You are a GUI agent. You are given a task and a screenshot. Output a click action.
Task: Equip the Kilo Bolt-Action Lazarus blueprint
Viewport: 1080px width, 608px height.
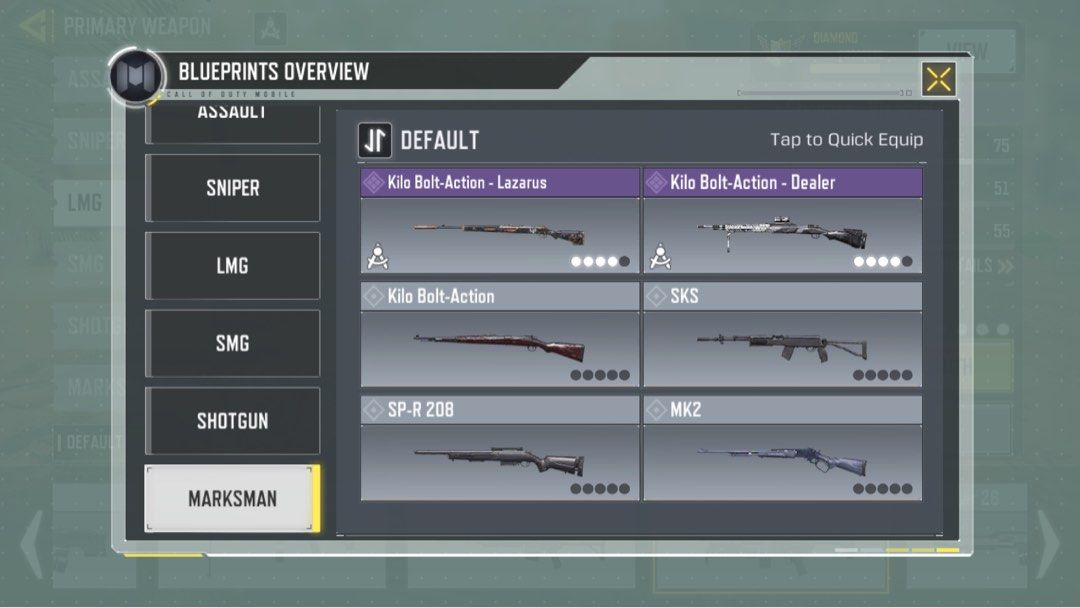point(500,221)
